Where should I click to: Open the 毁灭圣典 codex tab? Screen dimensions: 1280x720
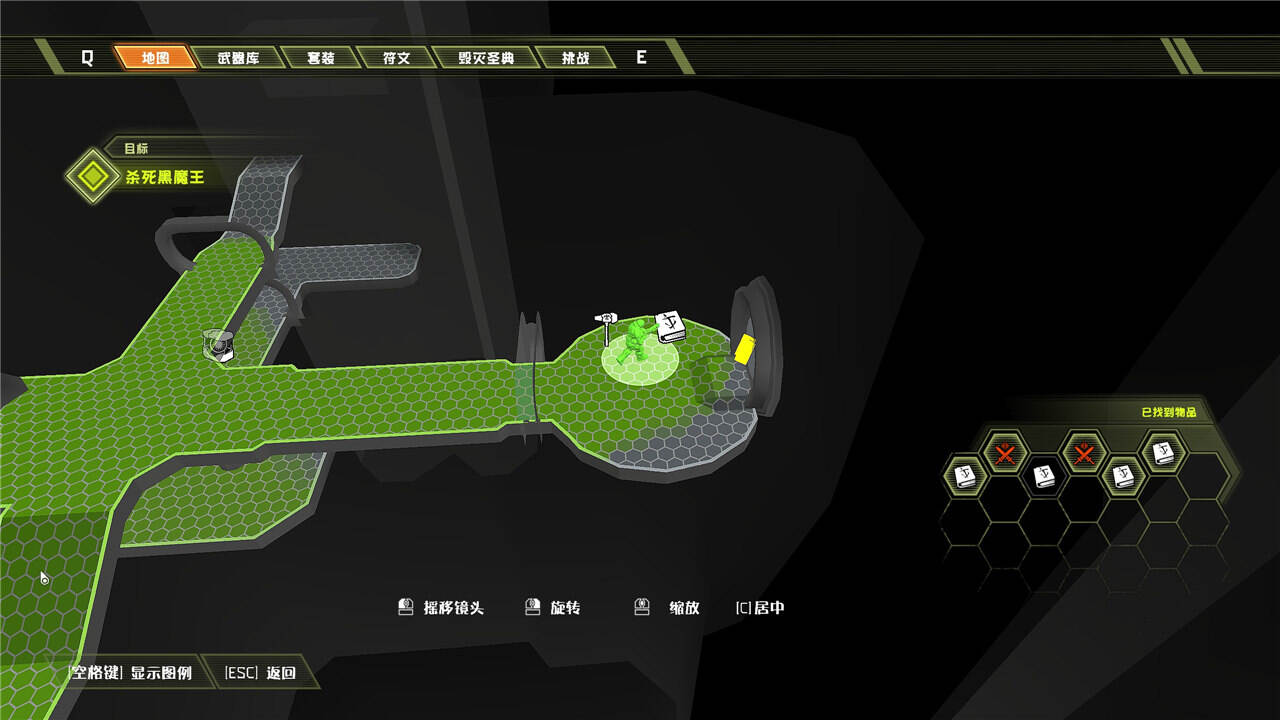(x=486, y=58)
